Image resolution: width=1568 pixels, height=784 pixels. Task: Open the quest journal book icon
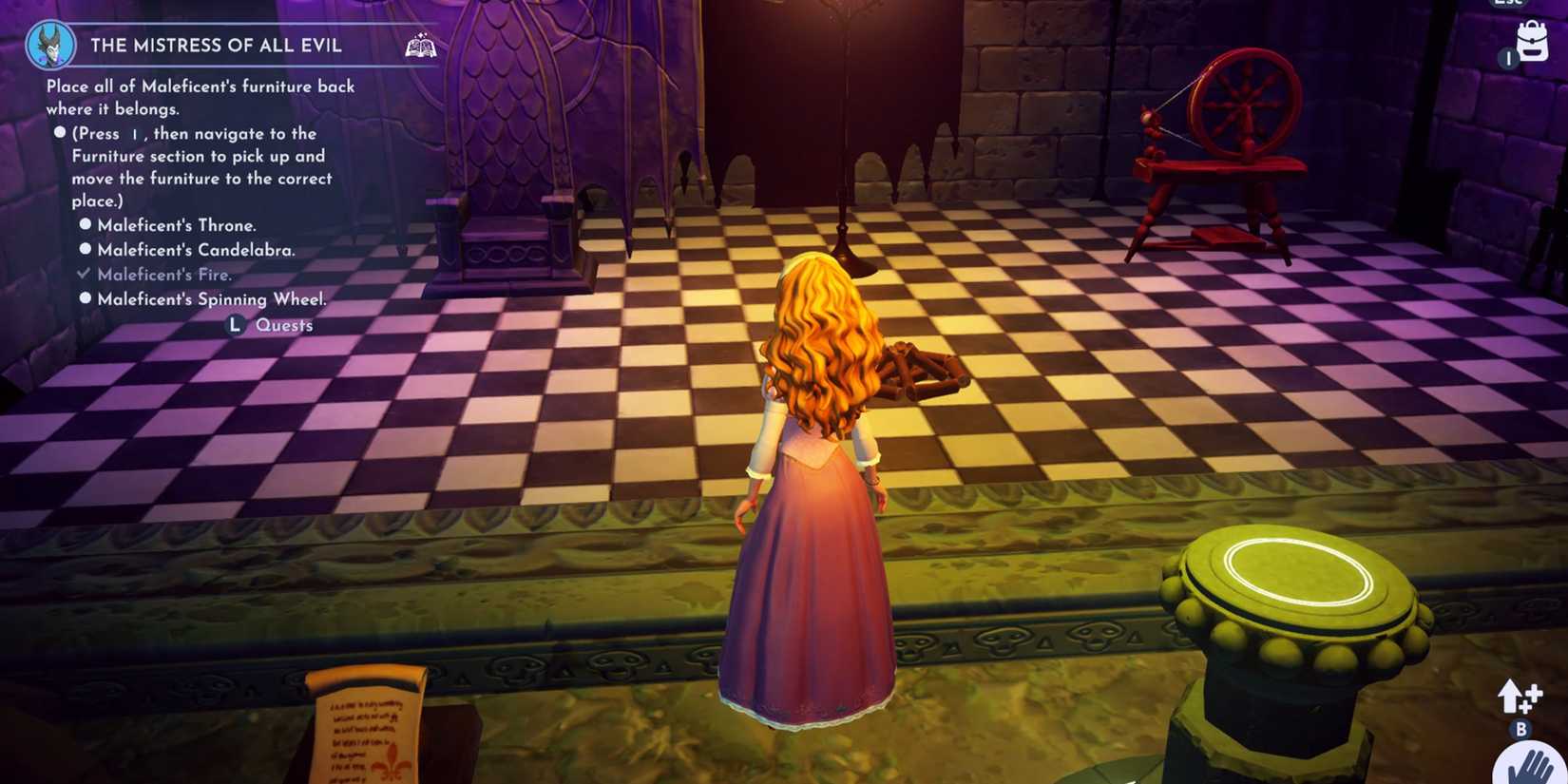pos(421,45)
